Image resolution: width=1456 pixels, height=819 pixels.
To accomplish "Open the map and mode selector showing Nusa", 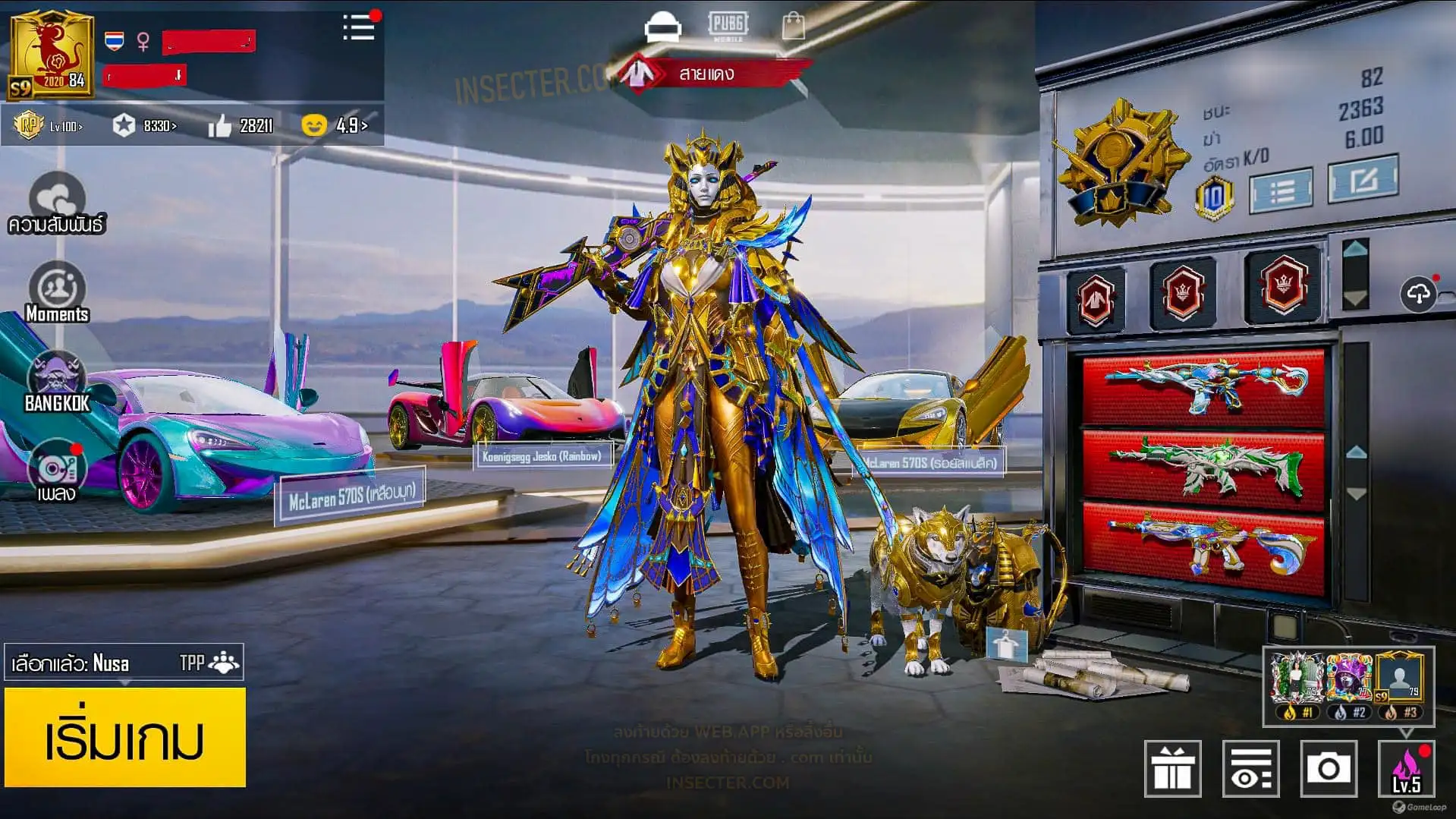I will (124, 663).
